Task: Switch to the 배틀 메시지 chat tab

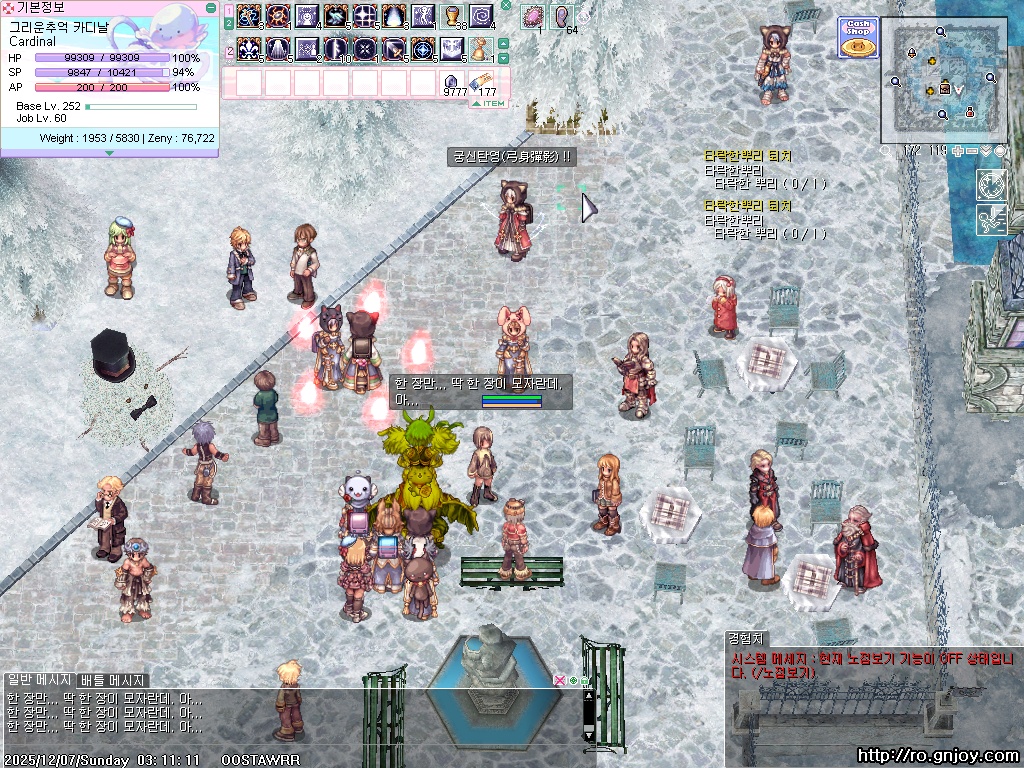Action: point(113,680)
